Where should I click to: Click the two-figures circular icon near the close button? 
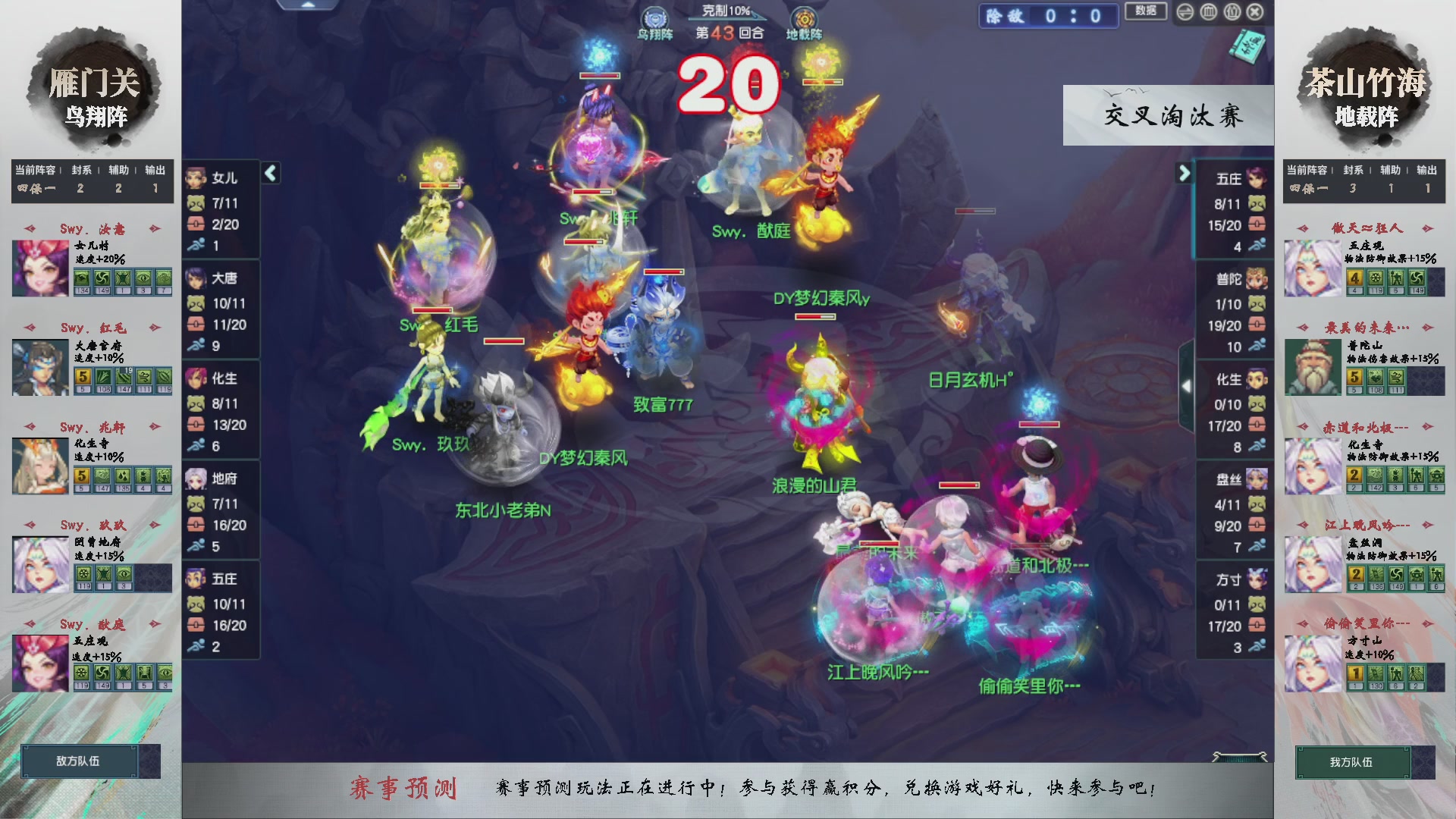point(1232,12)
